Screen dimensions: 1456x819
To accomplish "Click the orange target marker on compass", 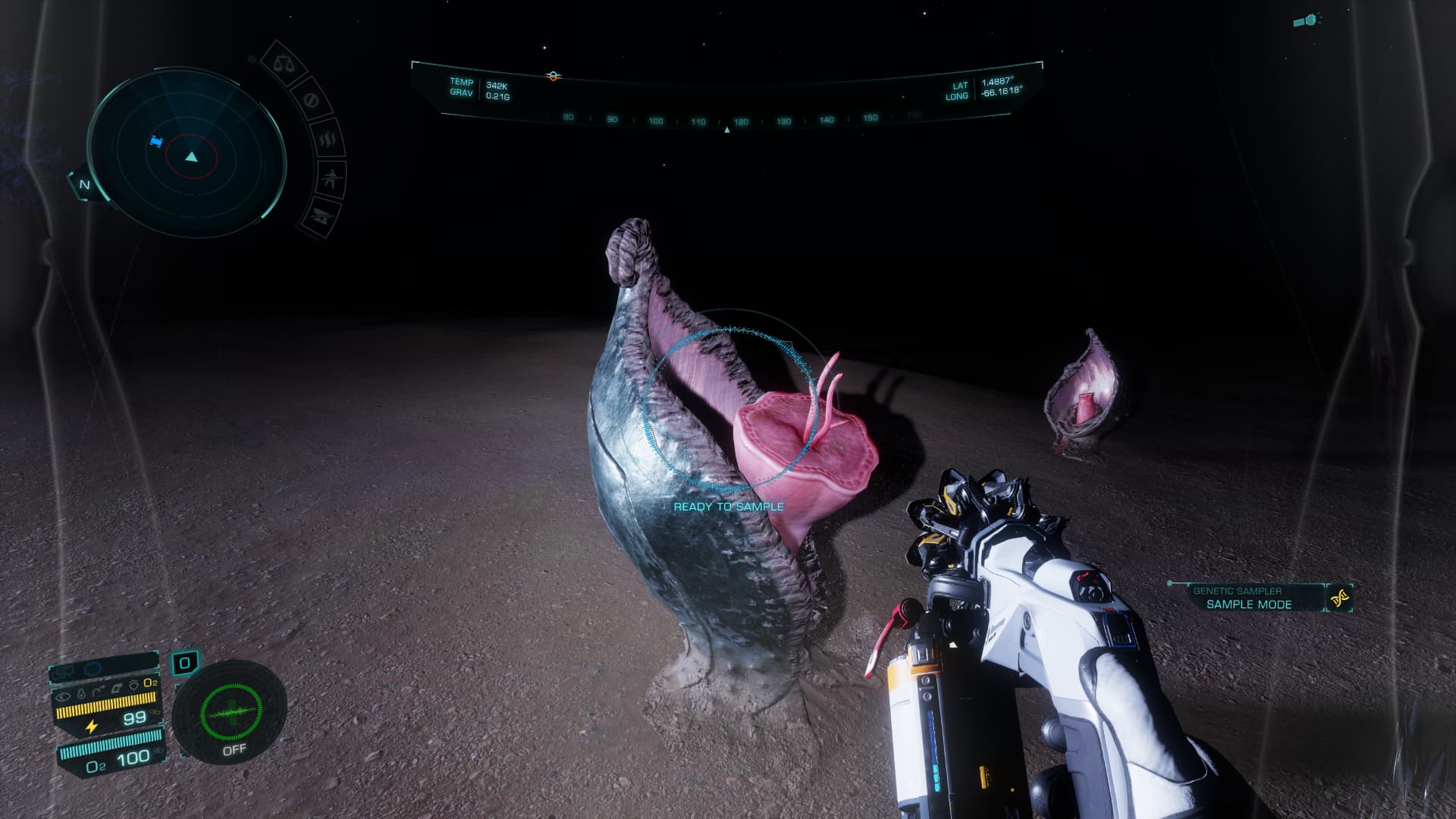I will point(553,76).
